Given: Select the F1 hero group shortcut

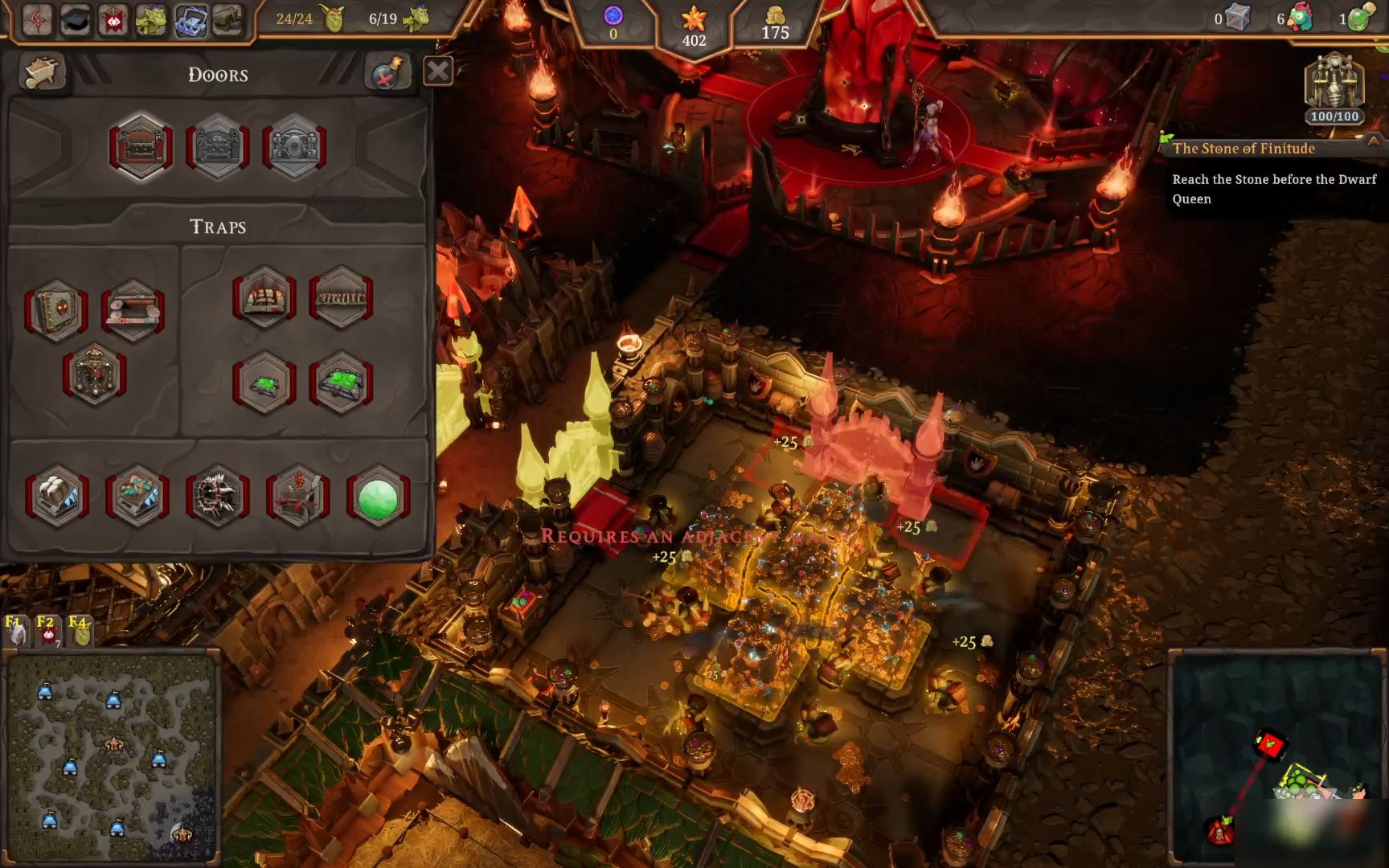Looking at the screenshot, I should coord(15,632).
